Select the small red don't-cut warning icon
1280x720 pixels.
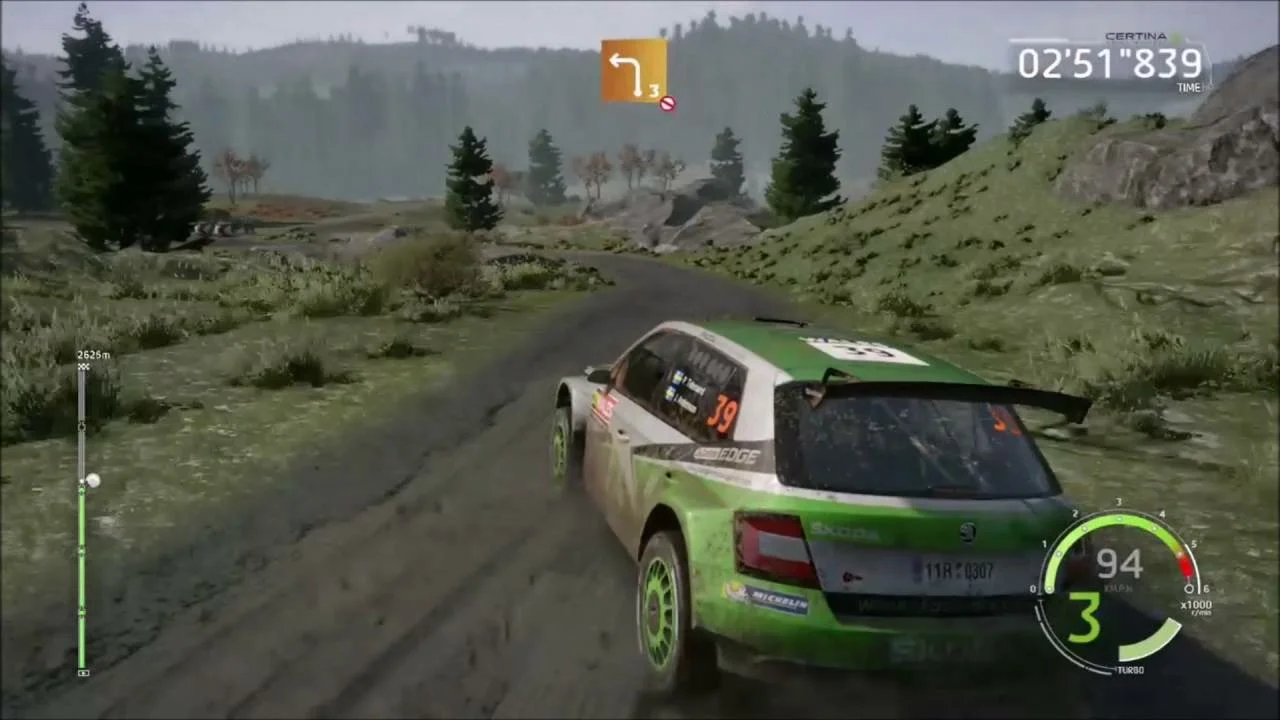[668, 102]
